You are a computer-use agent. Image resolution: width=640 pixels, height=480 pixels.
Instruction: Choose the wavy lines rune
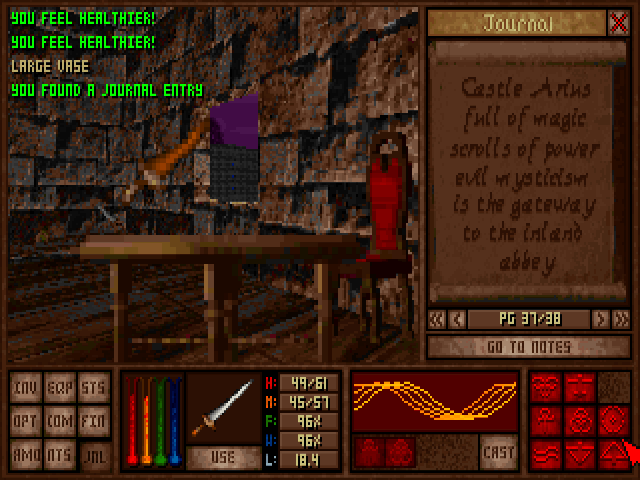(x=546, y=453)
